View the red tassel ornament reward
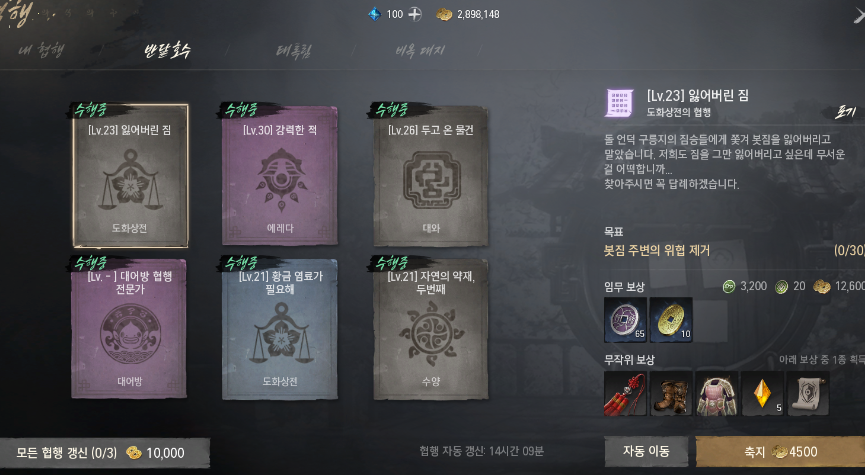Viewport: 865px width, 475px height. pyautogui.click(x=625, y=393)
